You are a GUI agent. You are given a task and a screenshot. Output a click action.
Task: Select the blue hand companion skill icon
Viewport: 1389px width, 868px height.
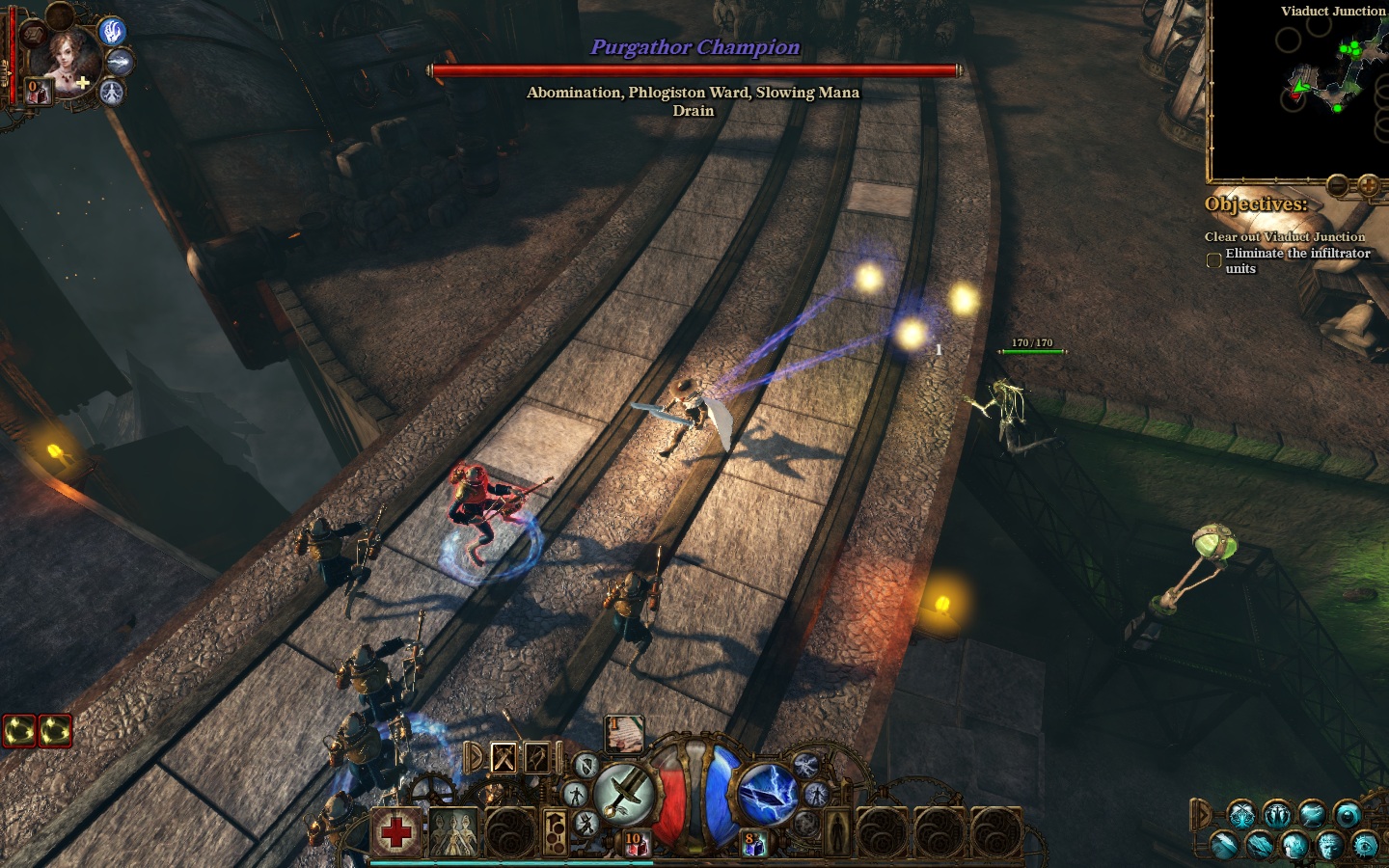[x=113, y=32]
